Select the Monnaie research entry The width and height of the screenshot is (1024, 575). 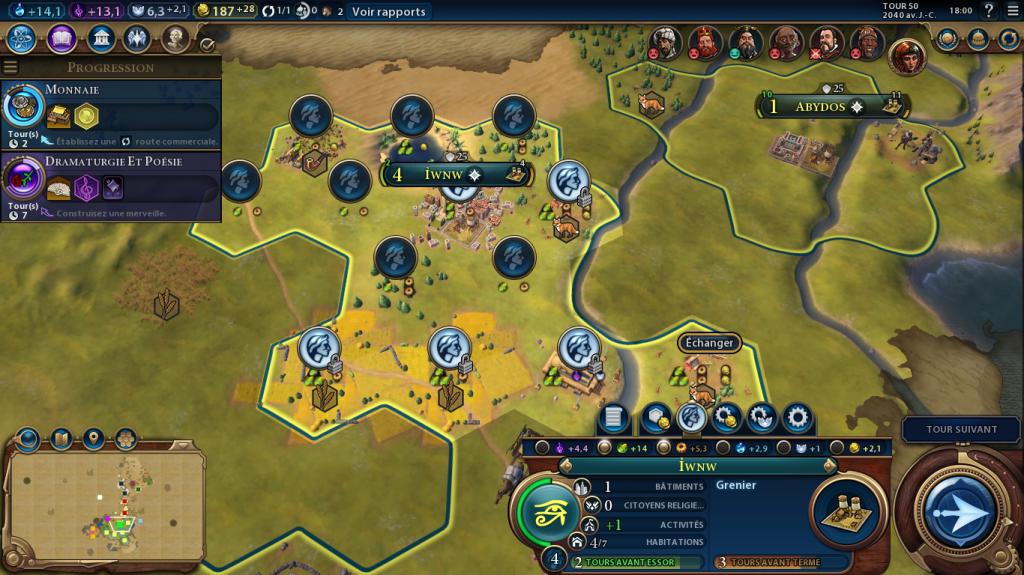110,112
